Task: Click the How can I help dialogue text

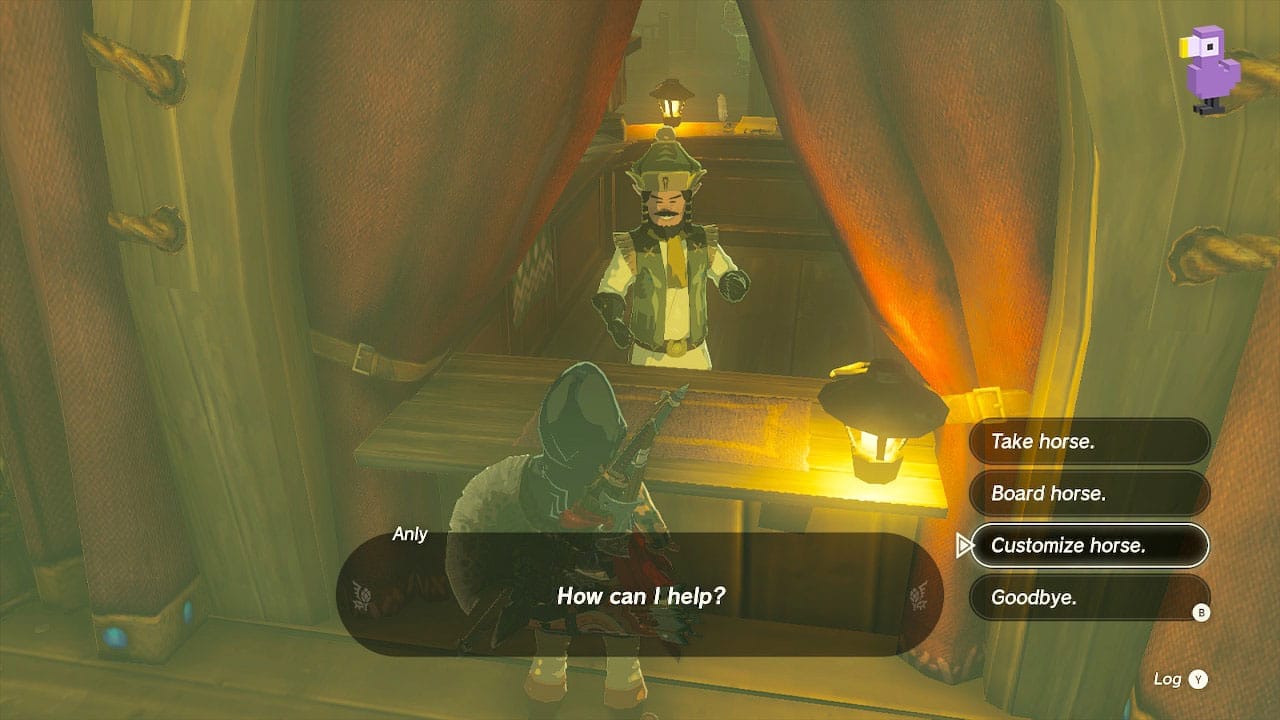Action: click(x=640, y=596)
